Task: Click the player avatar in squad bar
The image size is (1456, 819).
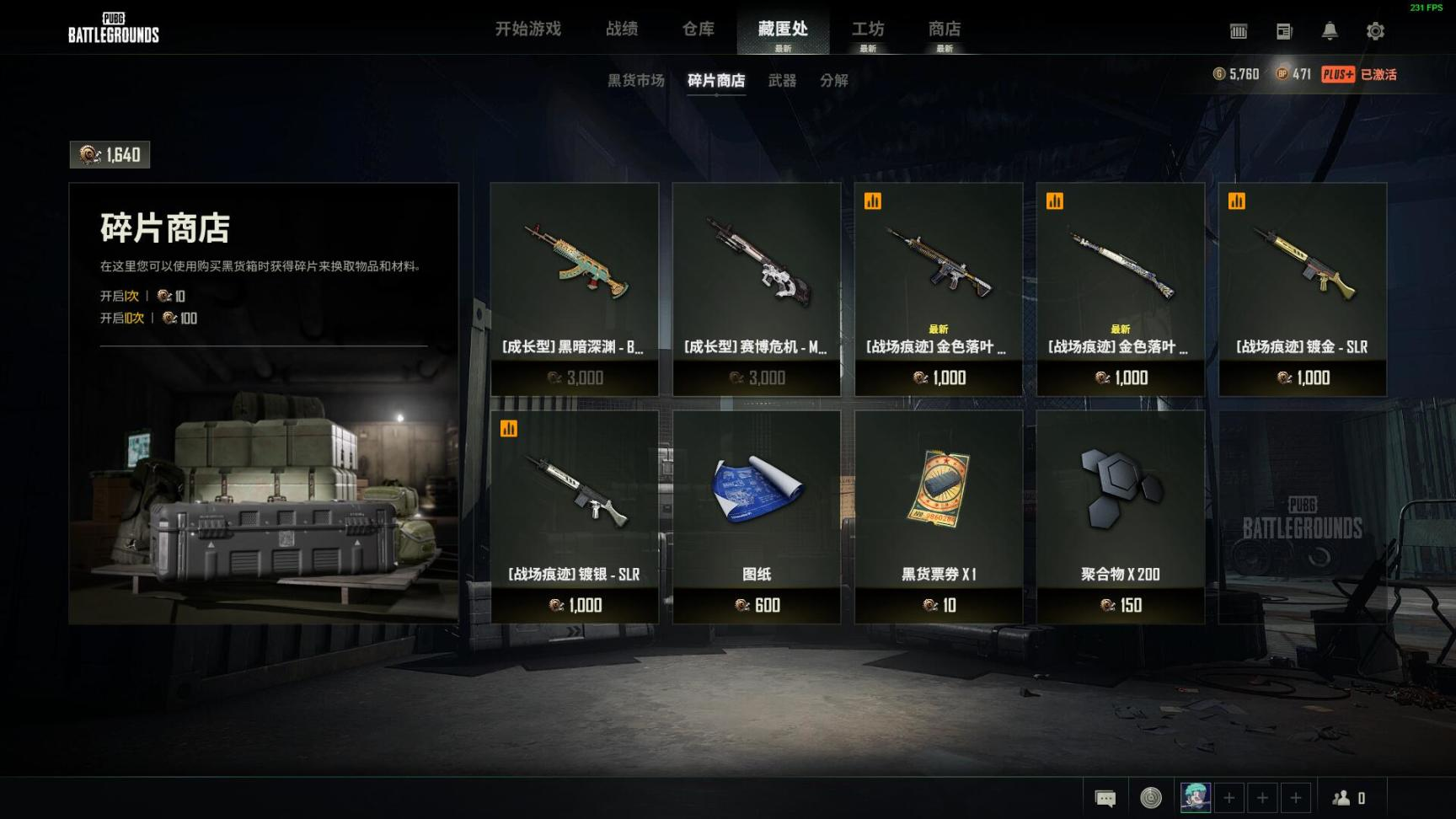Action: pos(1196,797)
